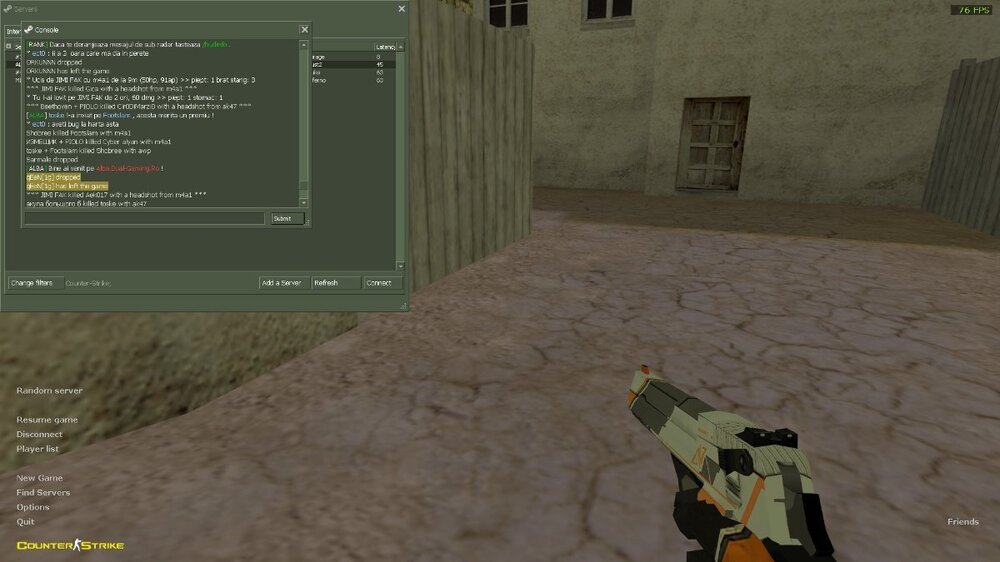Close the Servers browser window
The width and height of the screenshot is (1000, 562).
pos(402,9)
